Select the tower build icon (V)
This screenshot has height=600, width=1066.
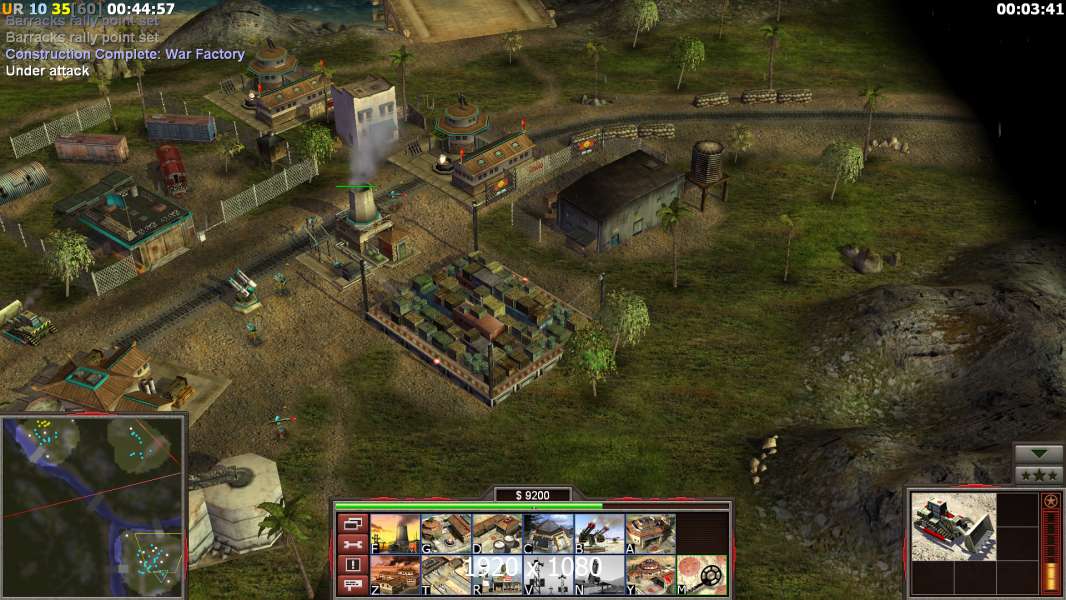point(548,575)
